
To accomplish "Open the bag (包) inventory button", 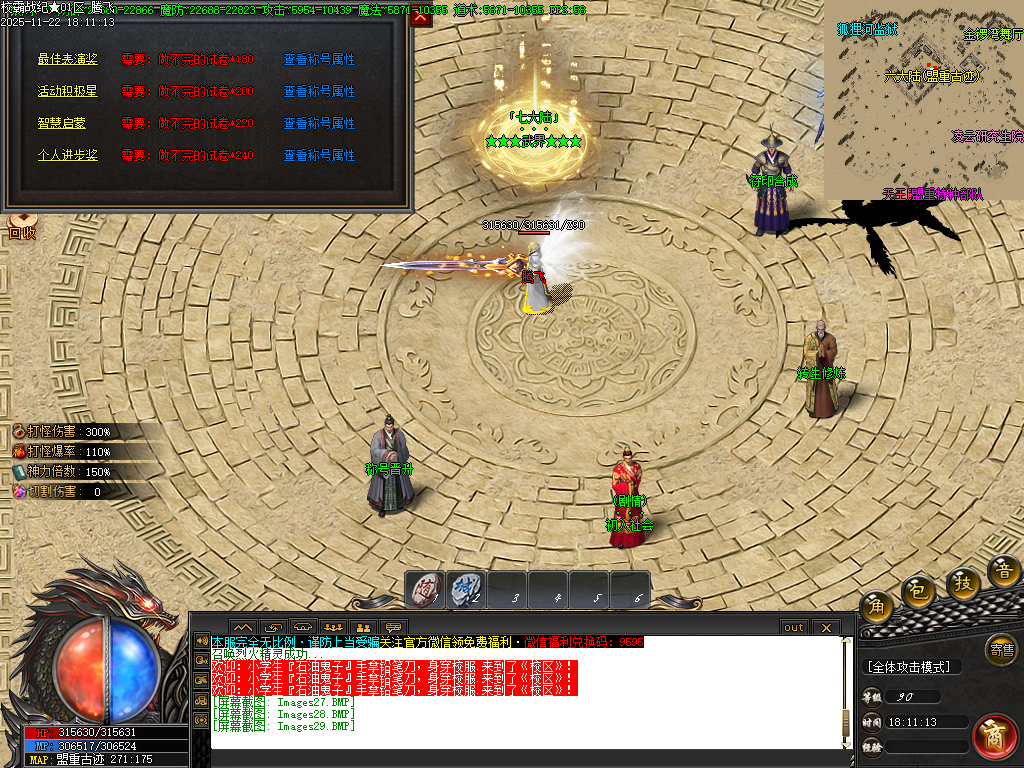I will click(x=918, y=593).
